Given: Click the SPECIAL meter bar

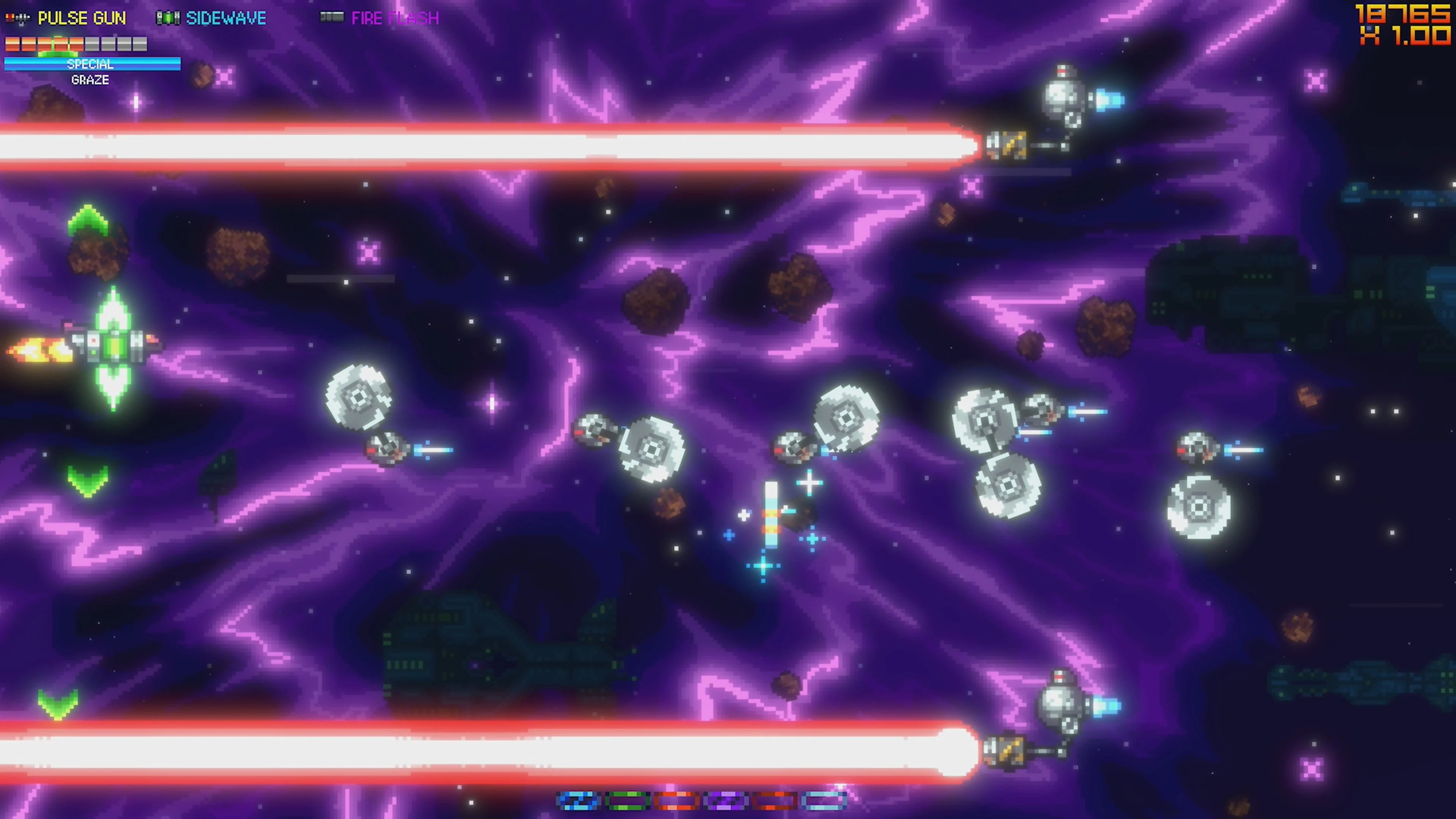Looking at the screenshot, I should (x=91, y=64).
